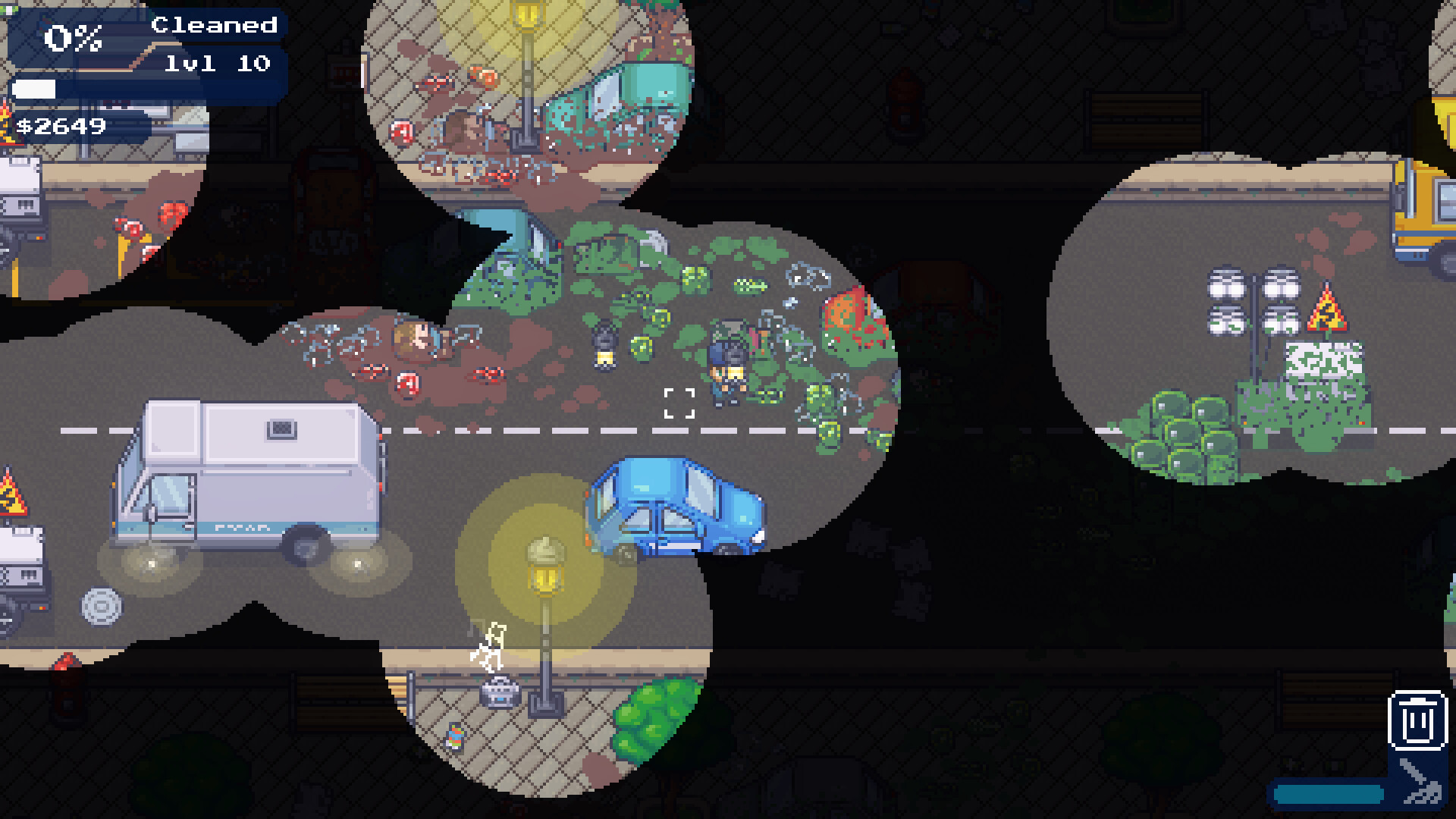Click the targeting reticle on the road
The image size is (1456, 819).
pyautogui.click(x=678, y=404)
